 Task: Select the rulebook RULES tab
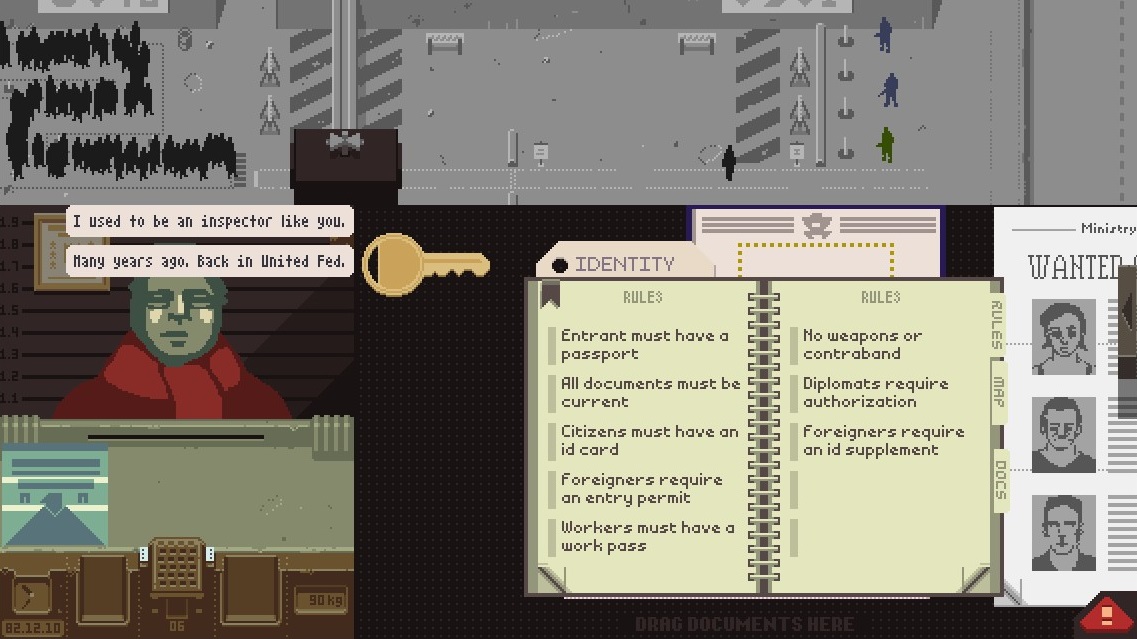click(x=996, y=324)
